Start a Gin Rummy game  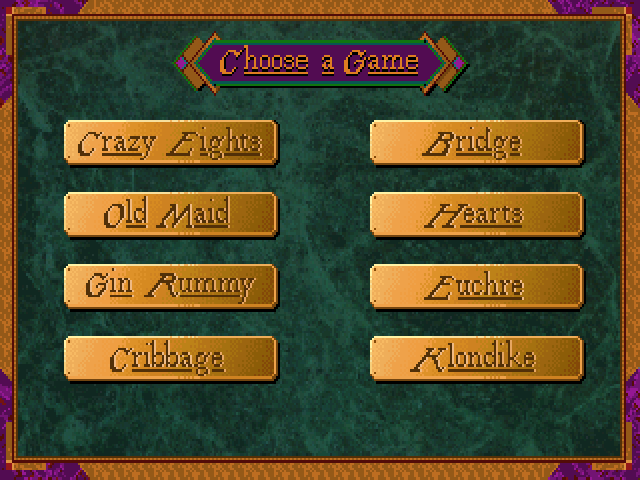click(170, 286)
